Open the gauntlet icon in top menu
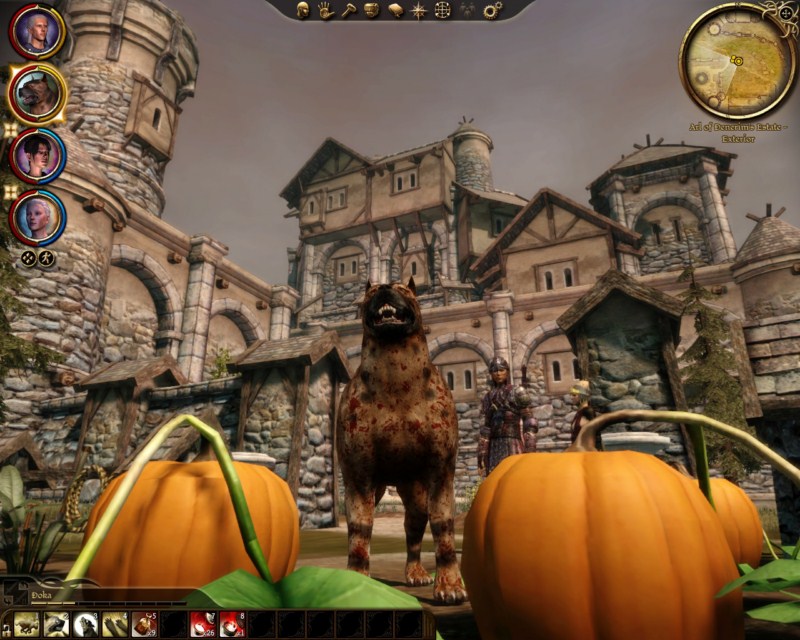The width and height of the screenshot is (800, 640). pos(371,10)
